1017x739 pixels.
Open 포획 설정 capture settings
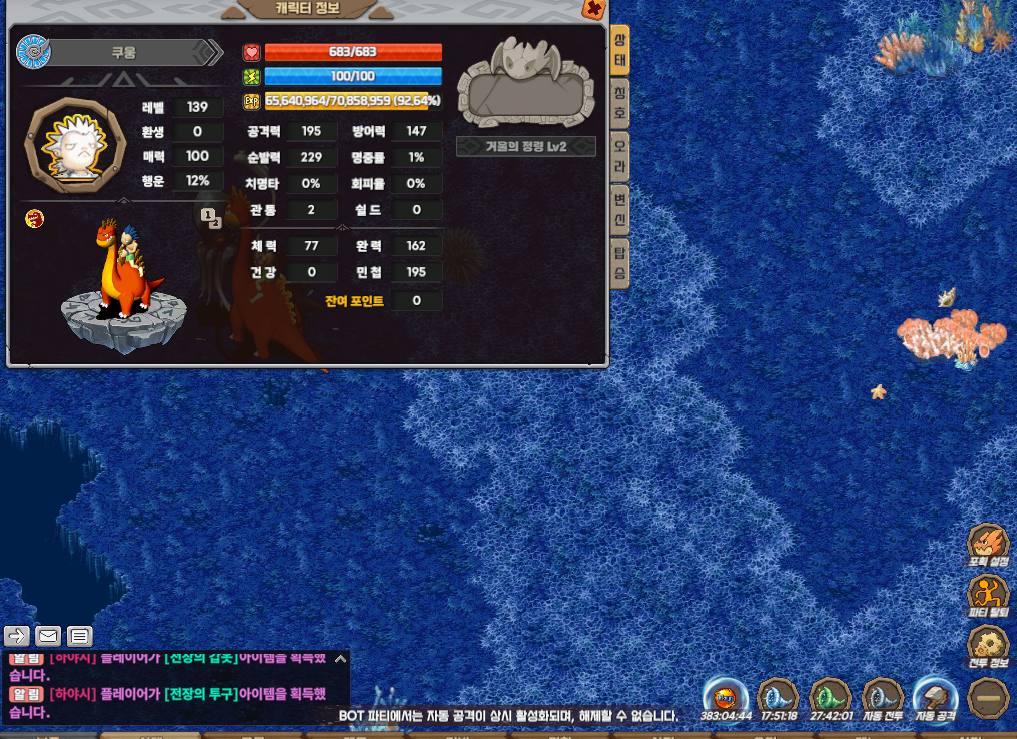[x=988, y=546]
